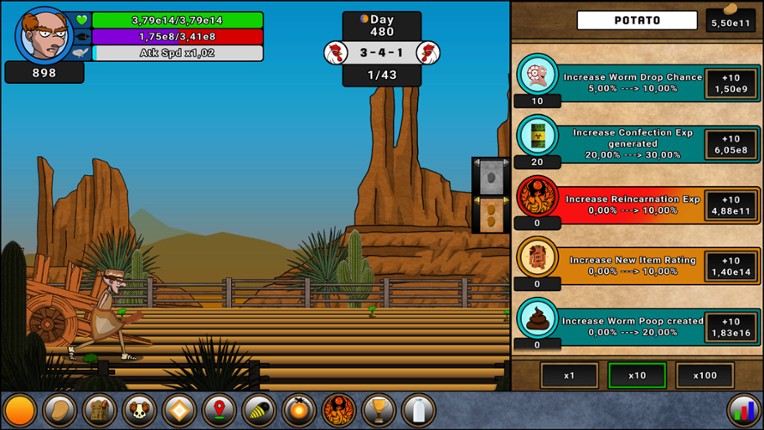
Task: Select the grey stone tab beside panel
Action: coord(490,176)
